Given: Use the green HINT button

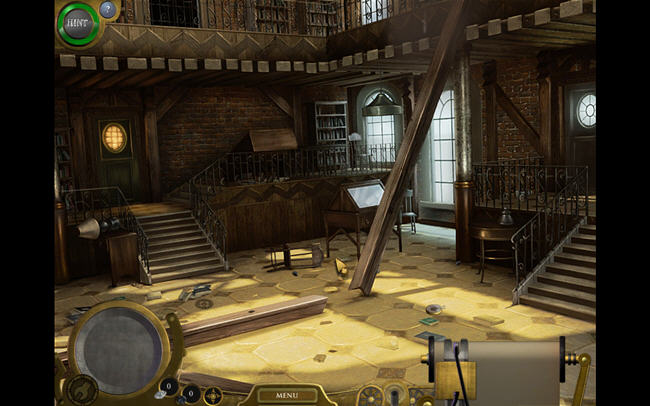Looking at the screenshot, I should click(x=77, y=23).
